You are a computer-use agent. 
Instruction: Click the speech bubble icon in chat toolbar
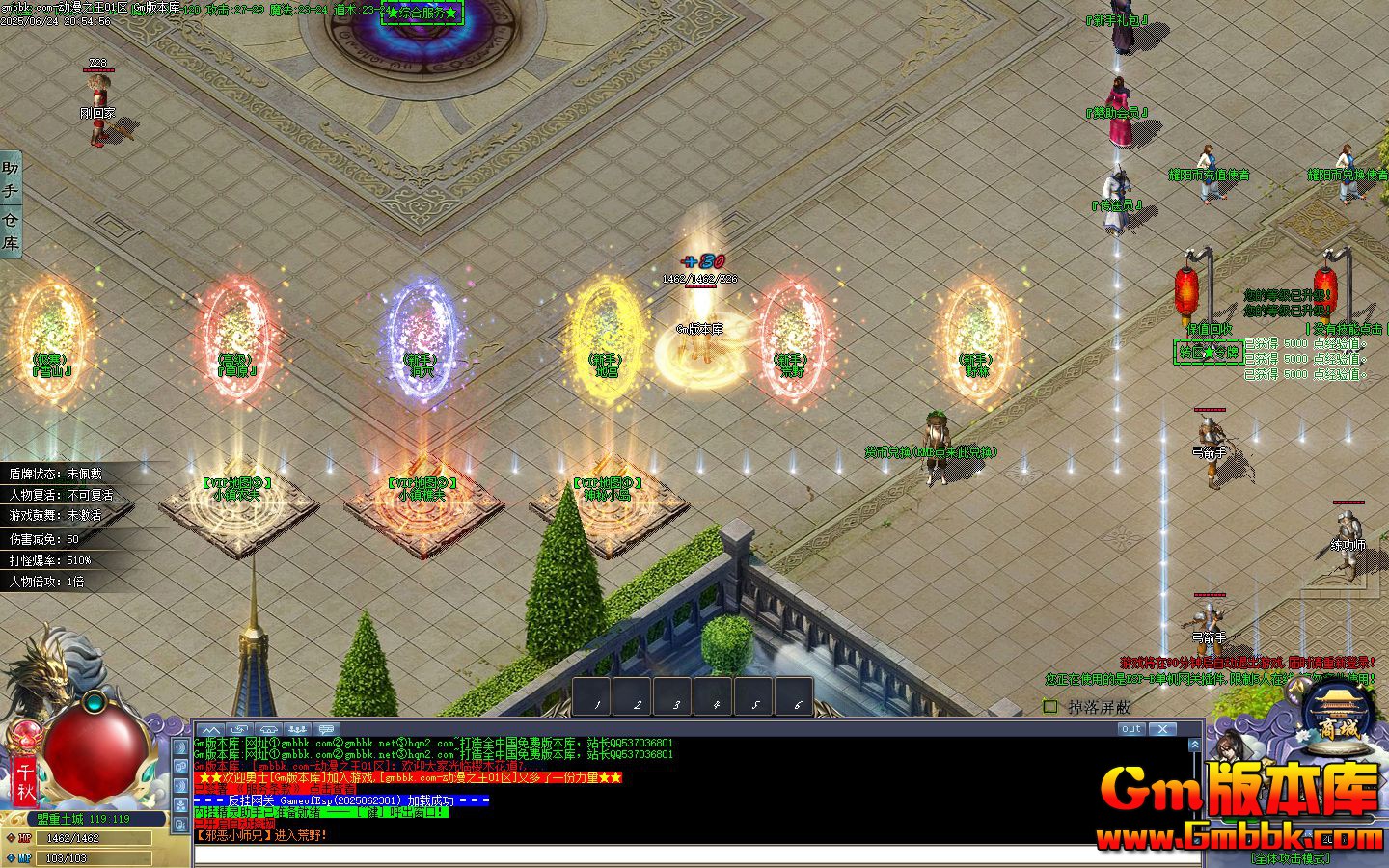pyautogui.click(x=324, y=730)
